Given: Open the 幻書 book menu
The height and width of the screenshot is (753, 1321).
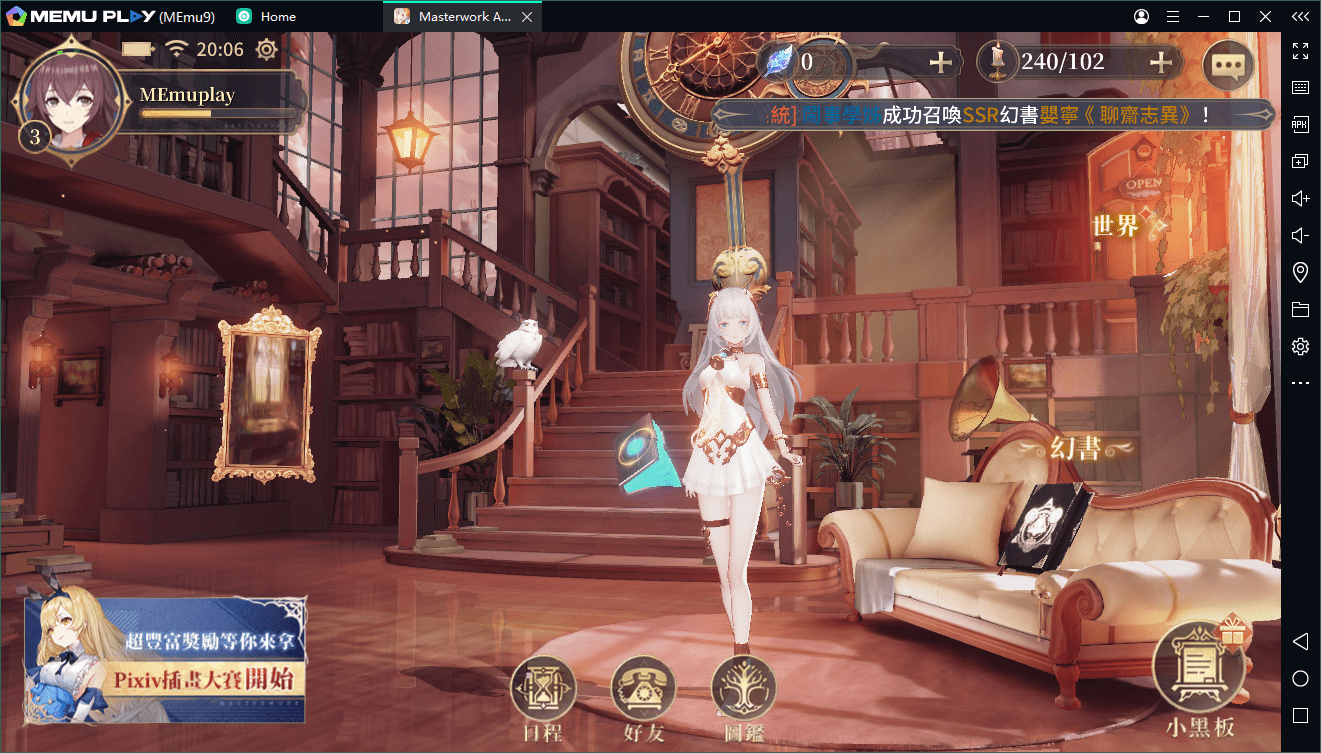Looking at the screenshot, I should [1076, 449].
